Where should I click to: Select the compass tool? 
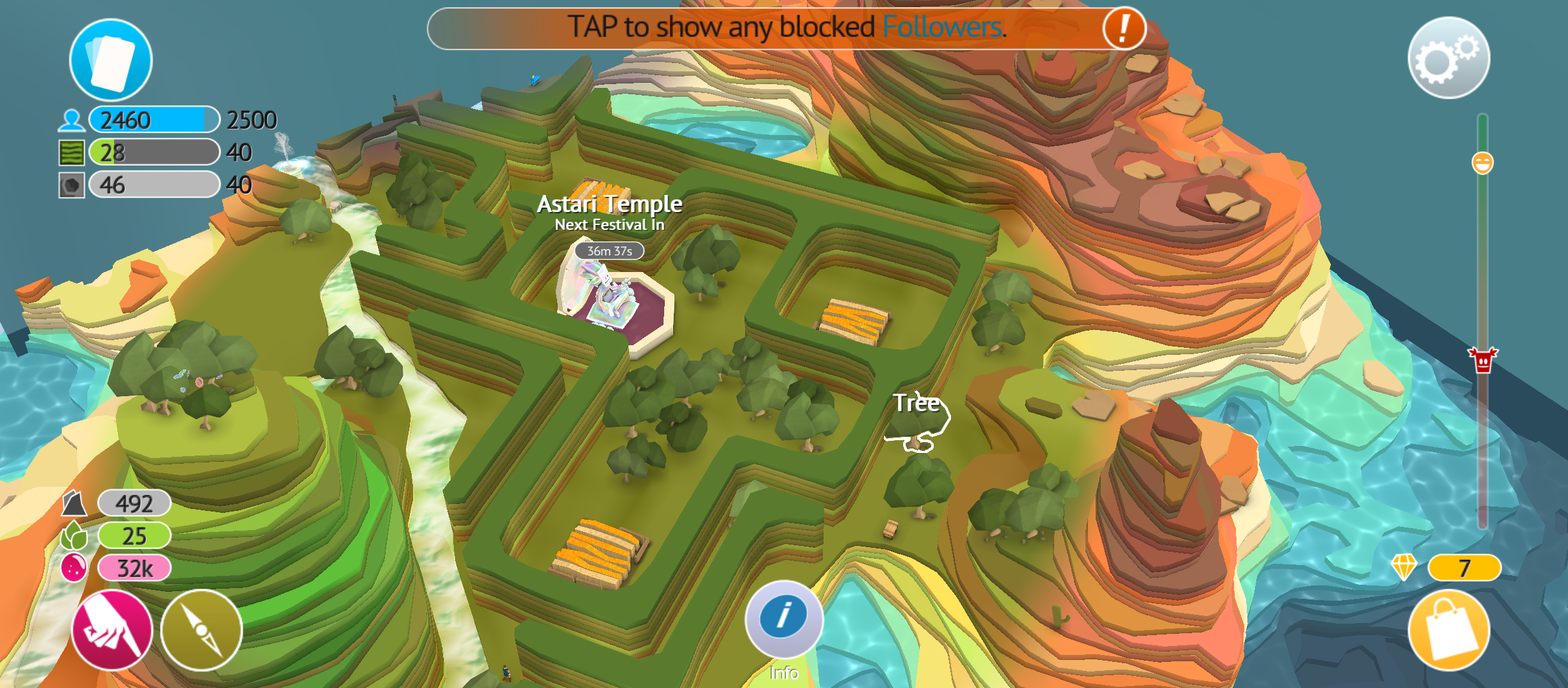click(202, 629)
